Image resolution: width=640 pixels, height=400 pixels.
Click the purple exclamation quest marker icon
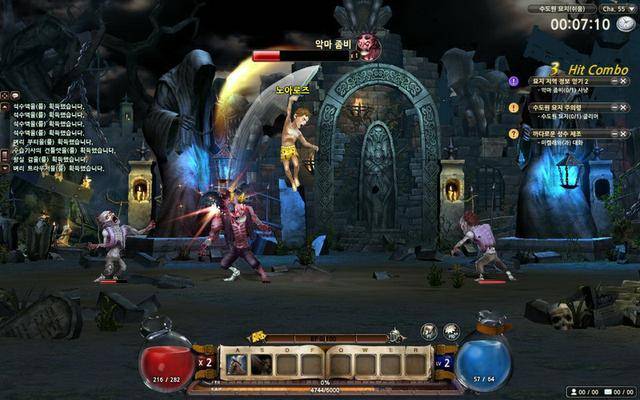(514, 81)
